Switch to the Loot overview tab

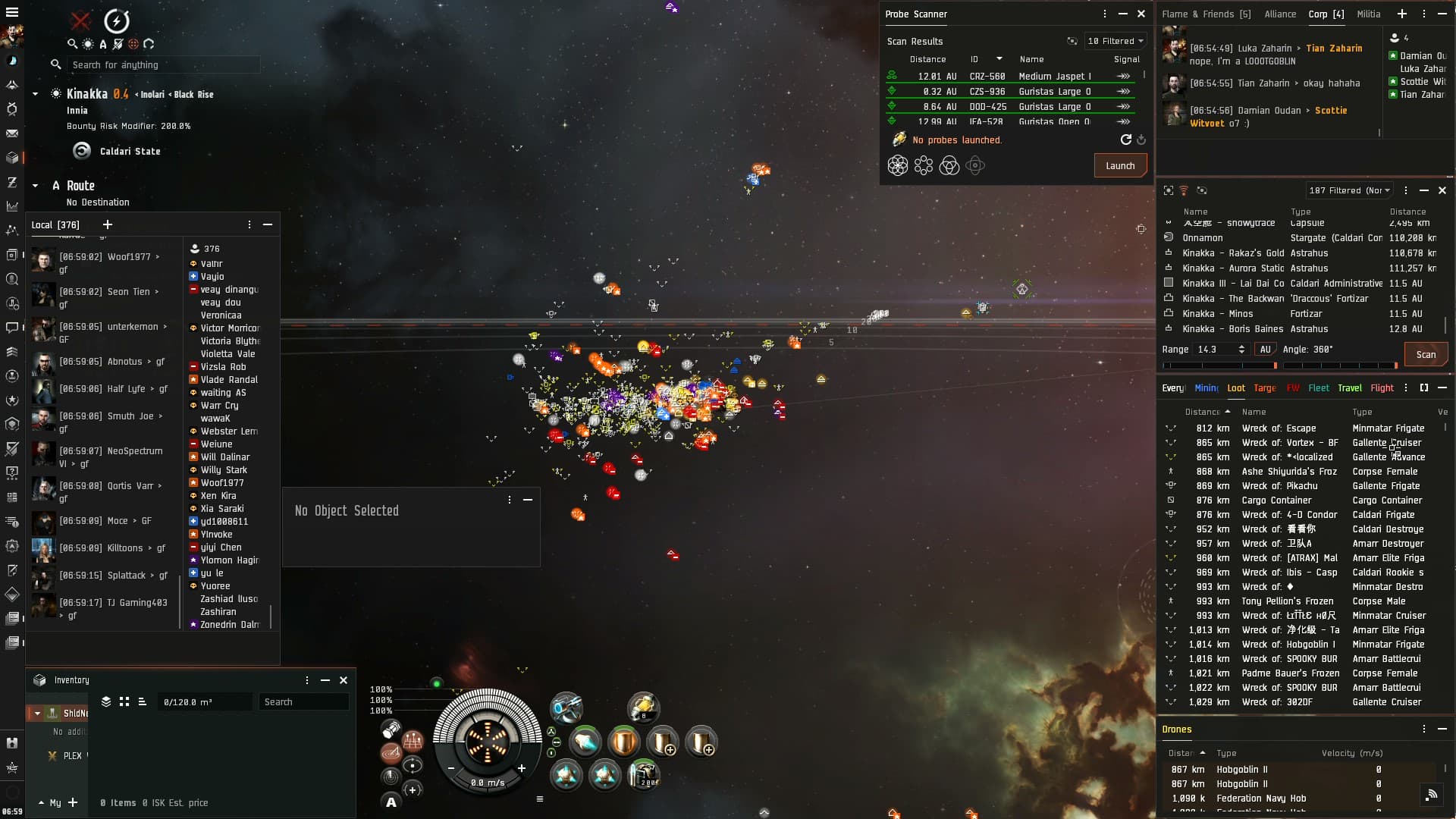click(x=1236, y=388)
